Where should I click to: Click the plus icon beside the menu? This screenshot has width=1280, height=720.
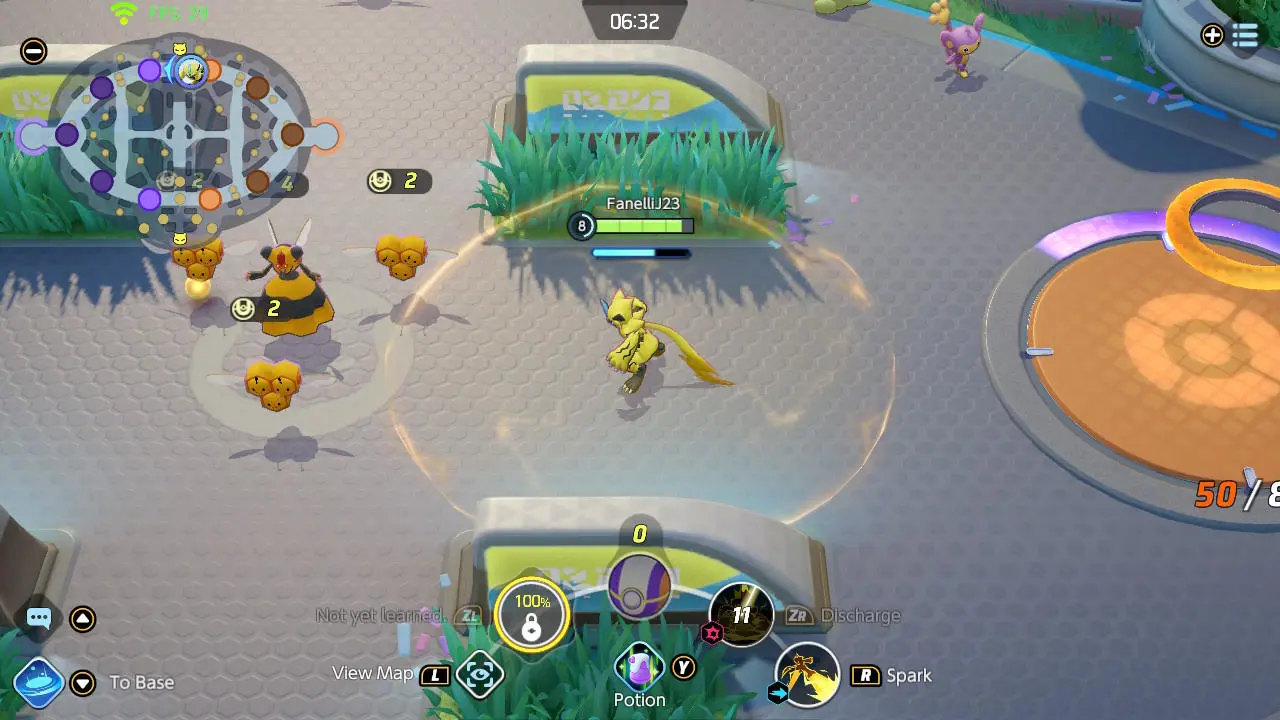(x=1212, y=36)
